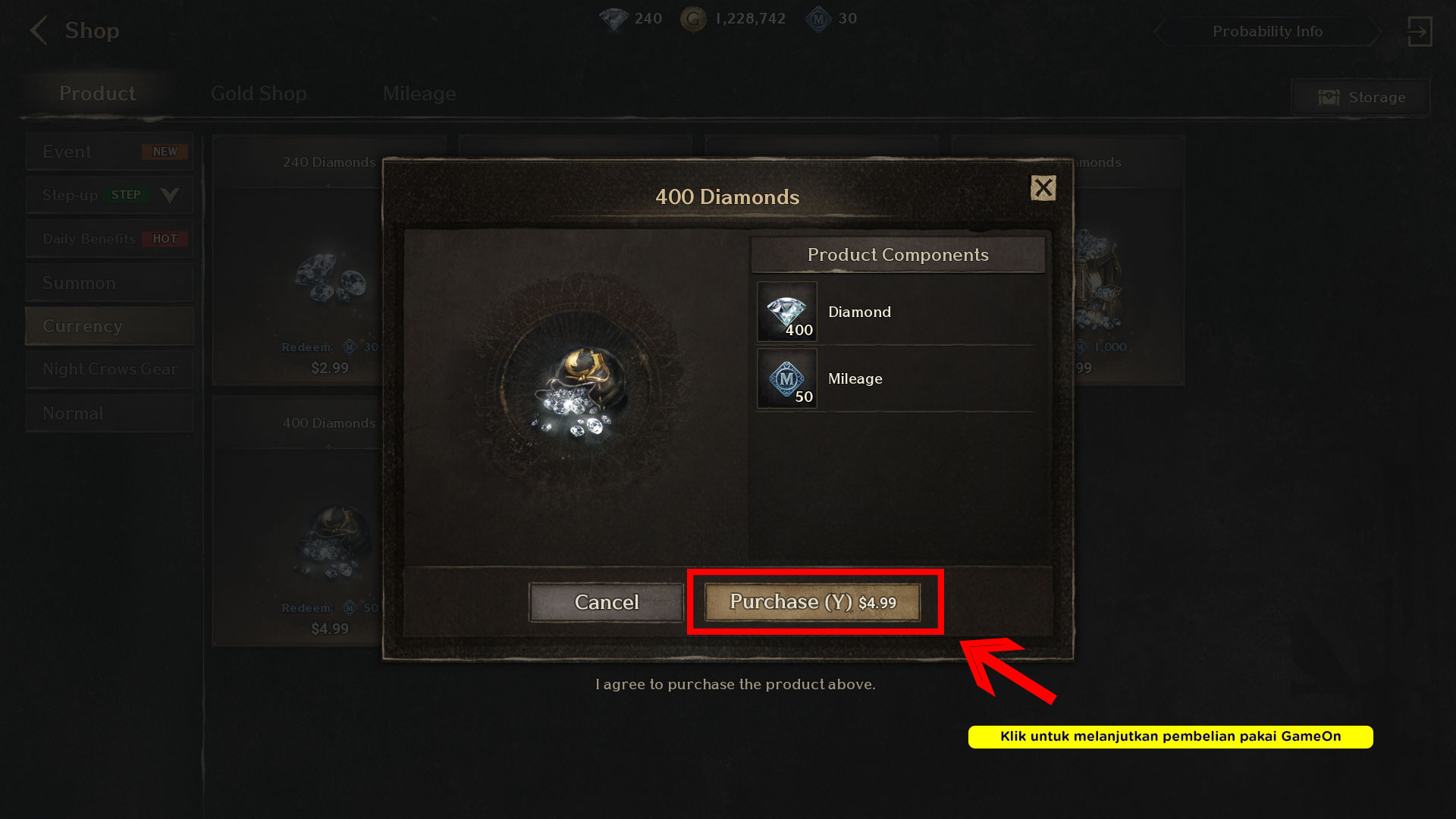Cancel the 400 Diamonds purchase
Viewport: 1456px width, 819px height.
click(606, 602)
